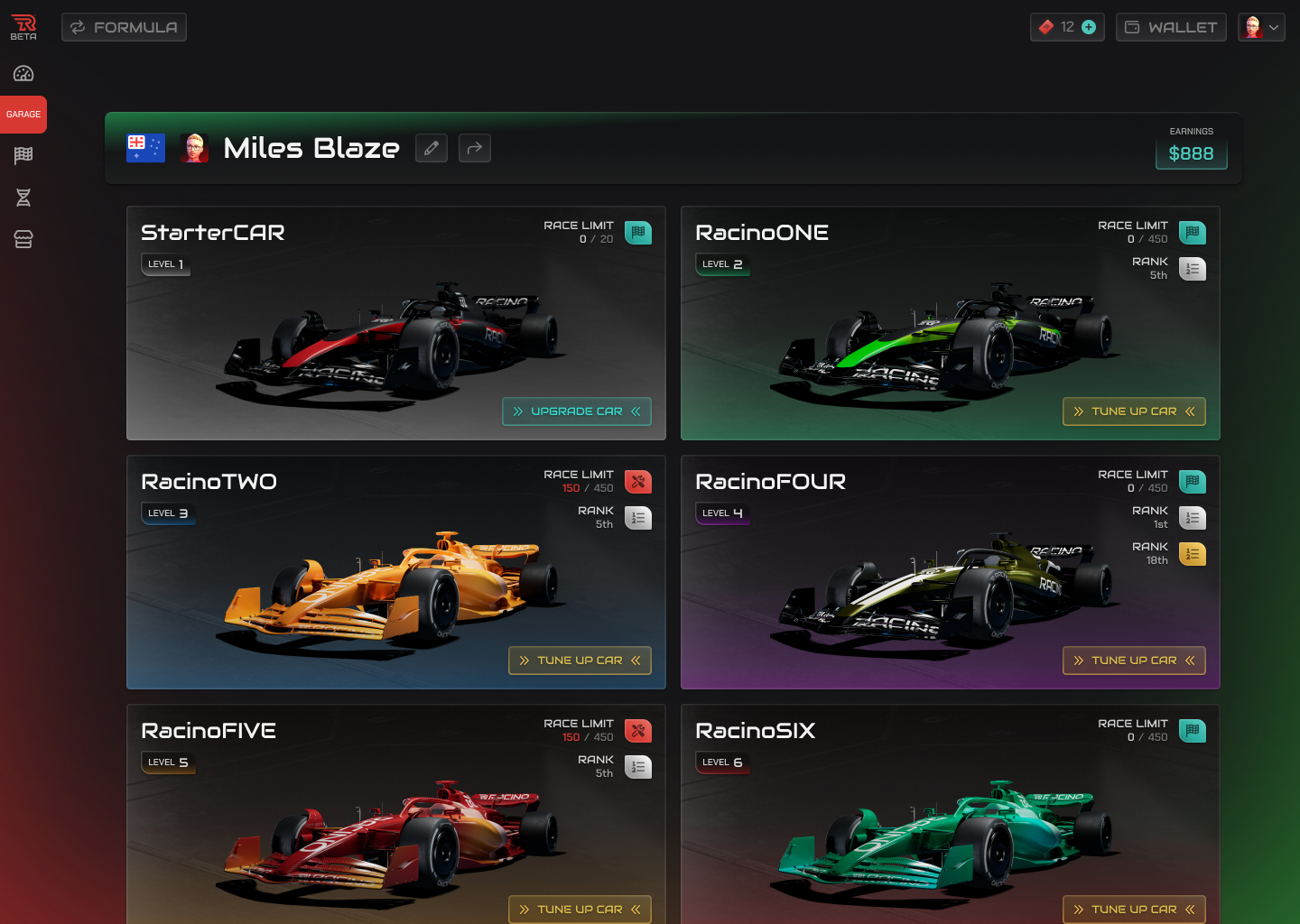Image resolution: width=1300 pixels, height=924 pixels.
Task: Click the gold rank icon on RacinoFOUR
Action: (x=1193, y=554)
